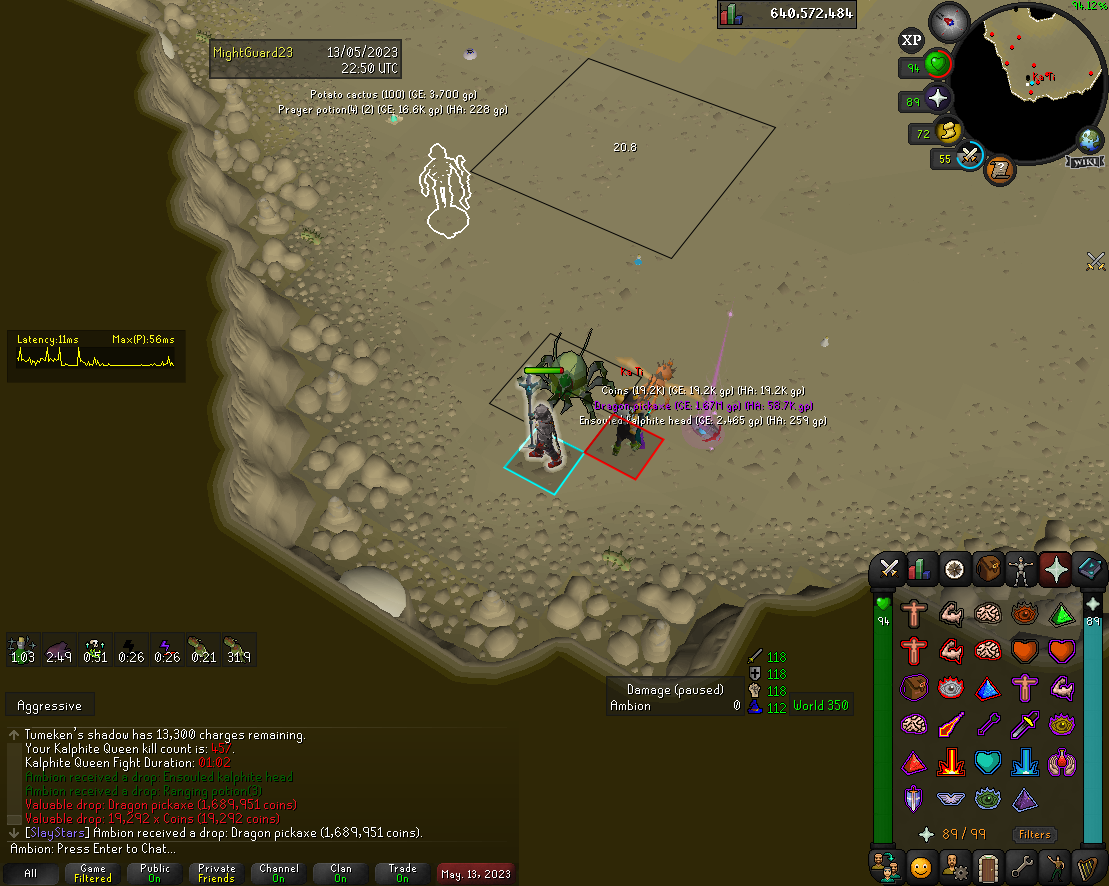Switch to the Skills tab
Screen dimensions: 1109x886
tap(921, 569)
